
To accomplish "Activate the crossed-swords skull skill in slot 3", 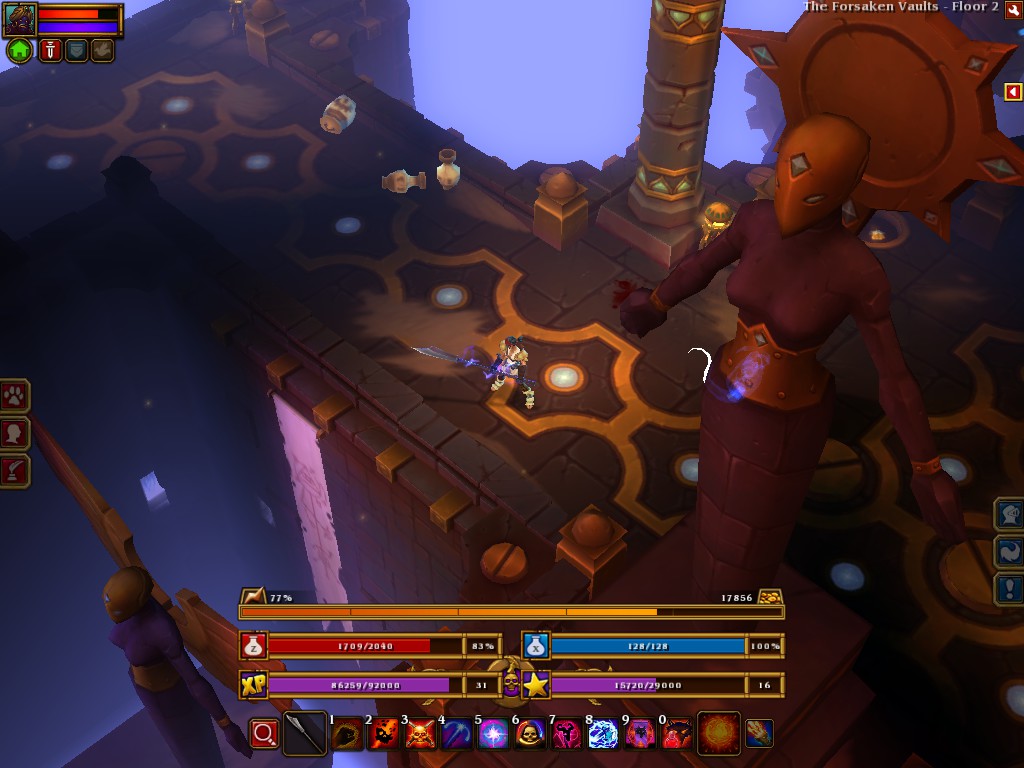I will click(420, 735).
